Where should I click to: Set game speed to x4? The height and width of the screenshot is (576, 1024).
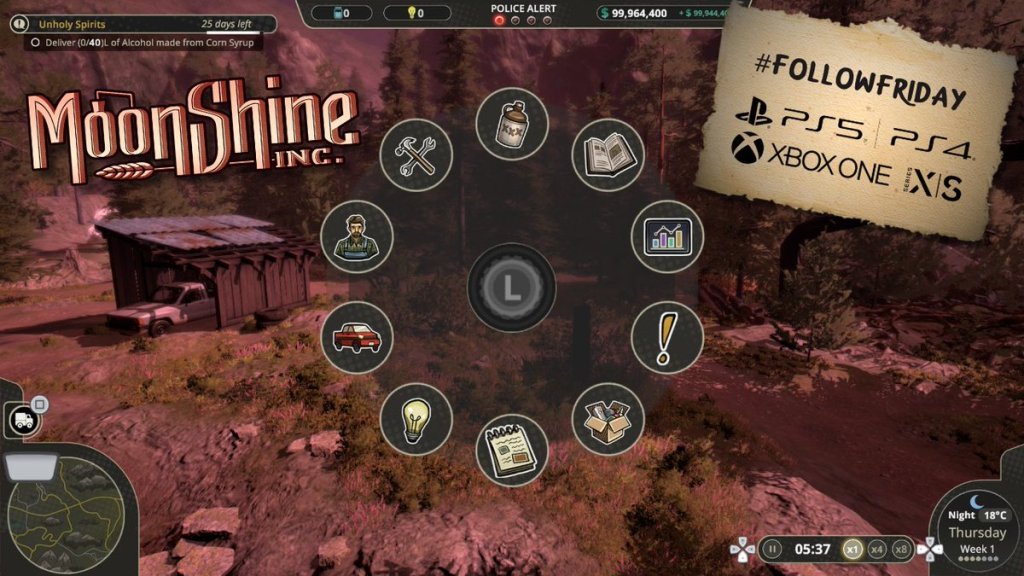pyautogui.click(x=877, y=548)
